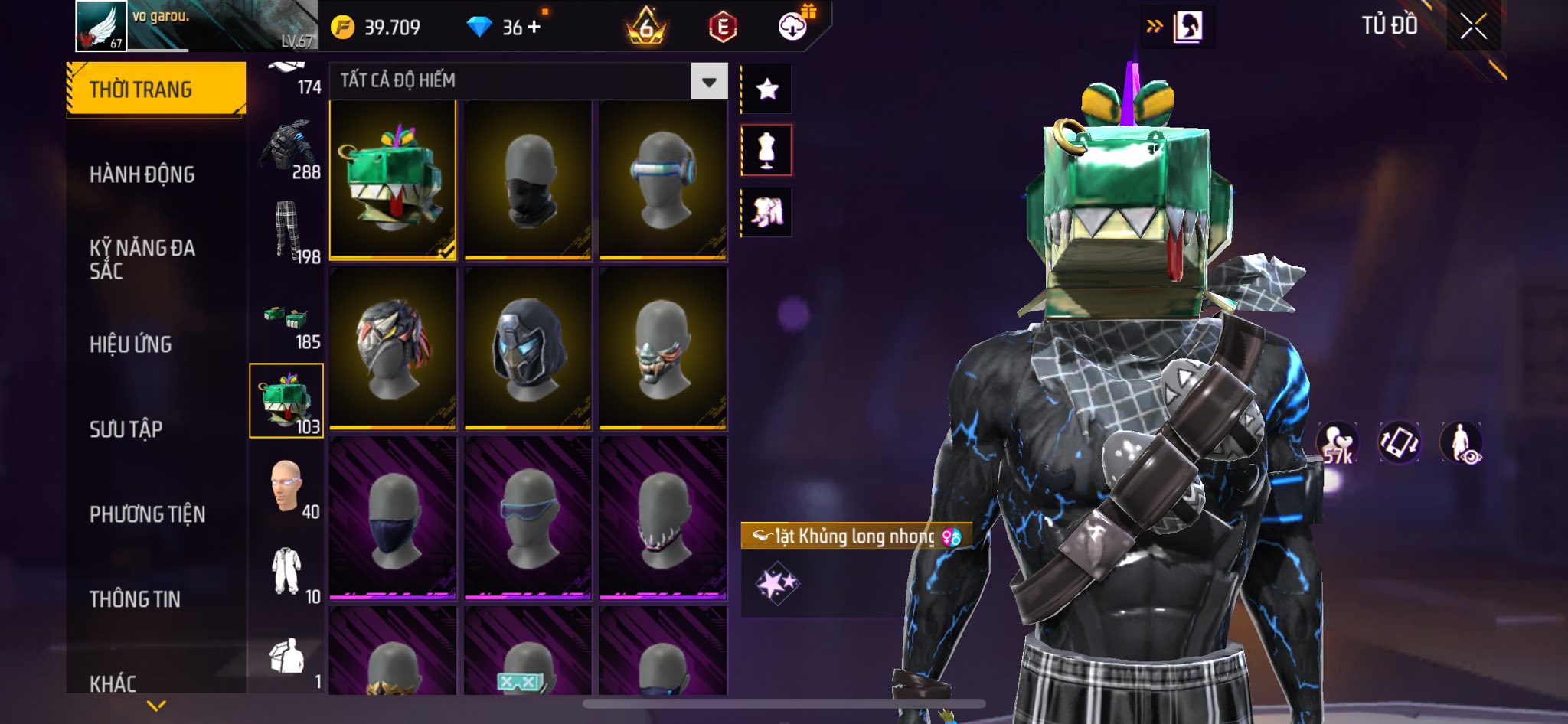Open the HÀNH ĐỘNG section
Image resolution: width=1568 pixels, height=724 pixels.
pos(142,174)
